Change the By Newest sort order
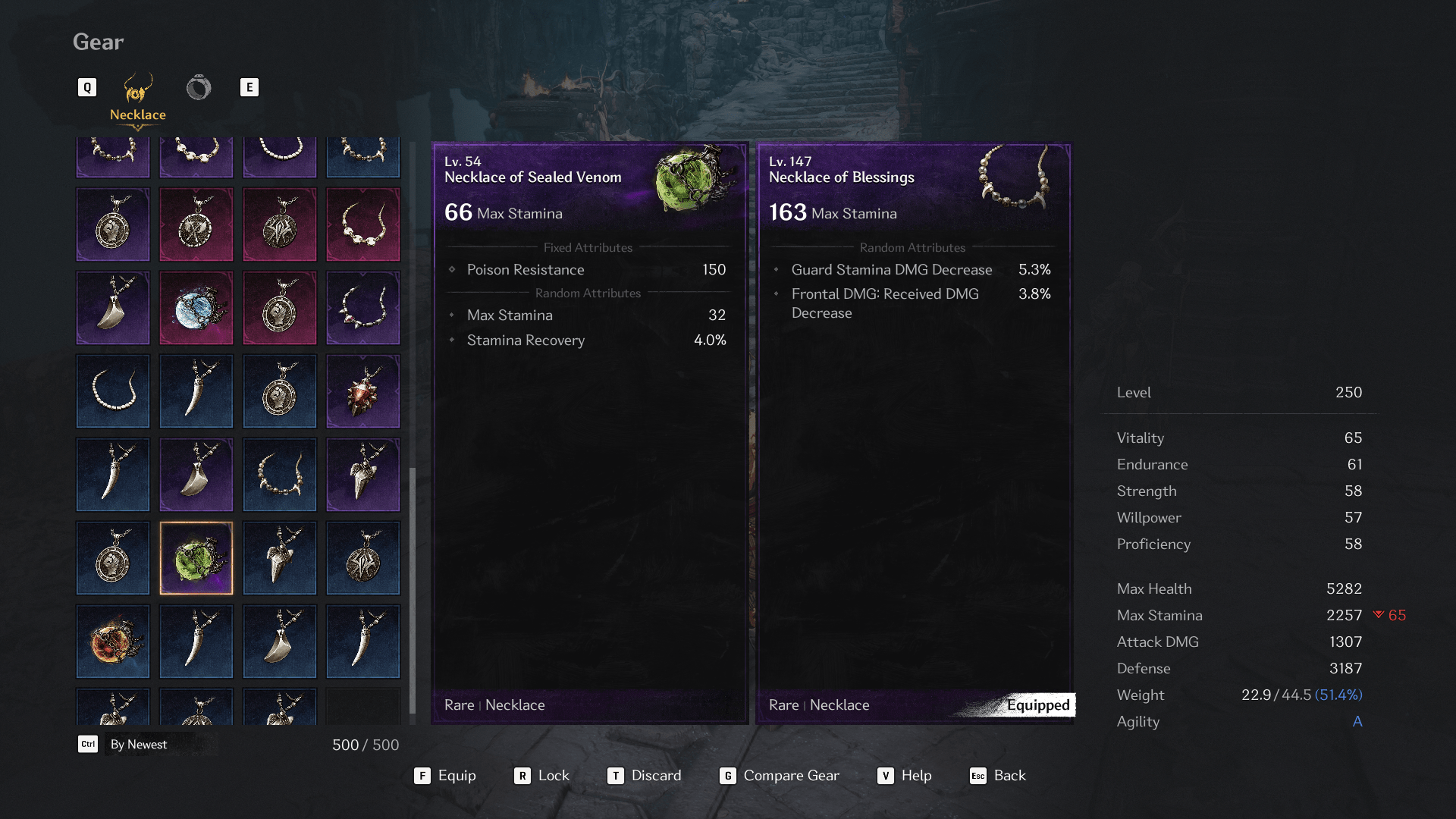 pos(125,745)
